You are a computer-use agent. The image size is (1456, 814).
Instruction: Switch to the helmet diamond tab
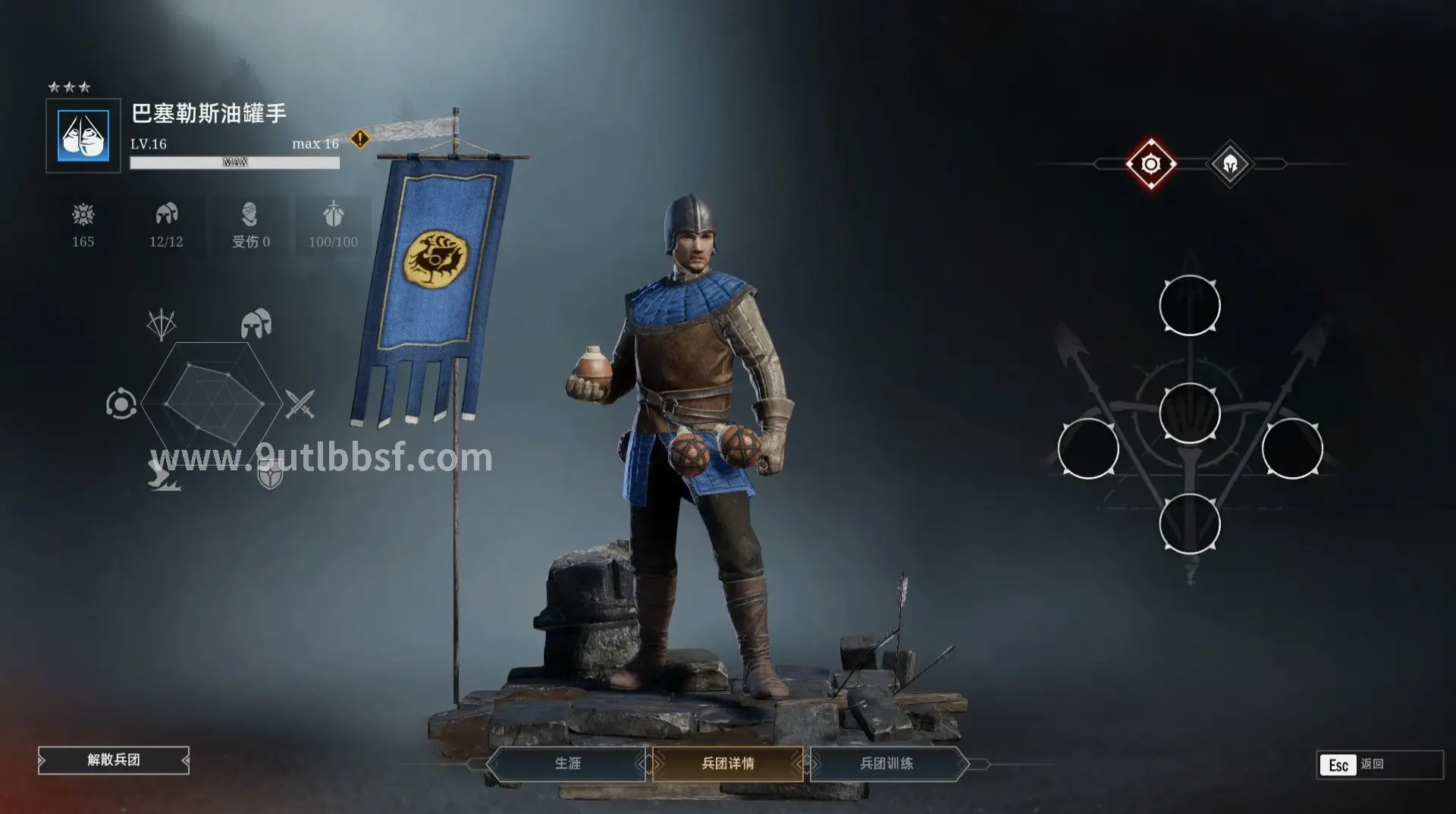[x=1230, y=164]
